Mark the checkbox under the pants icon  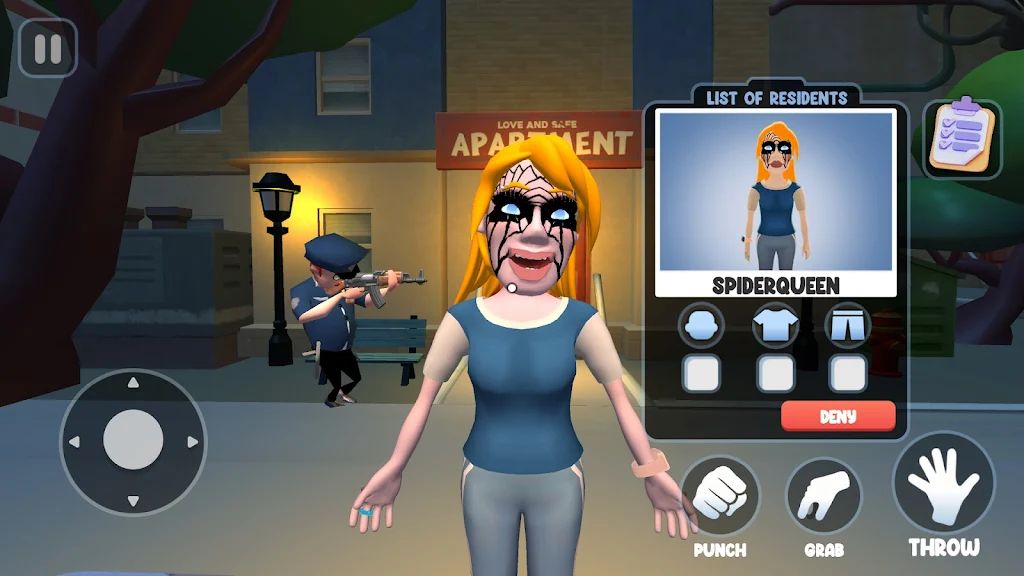848,373
